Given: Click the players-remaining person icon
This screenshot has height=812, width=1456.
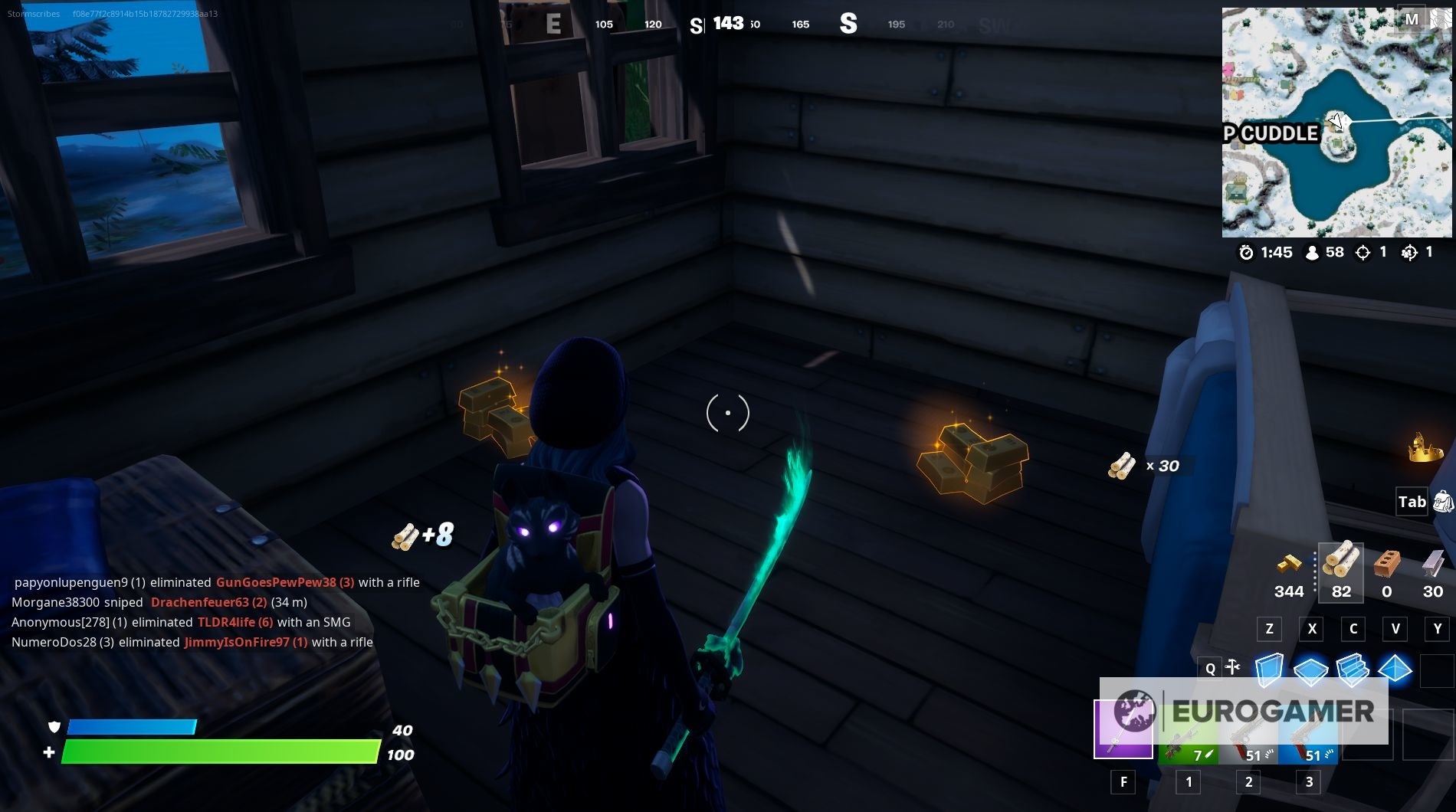Looking at the screenshot, I should [x=1313, y=252].
